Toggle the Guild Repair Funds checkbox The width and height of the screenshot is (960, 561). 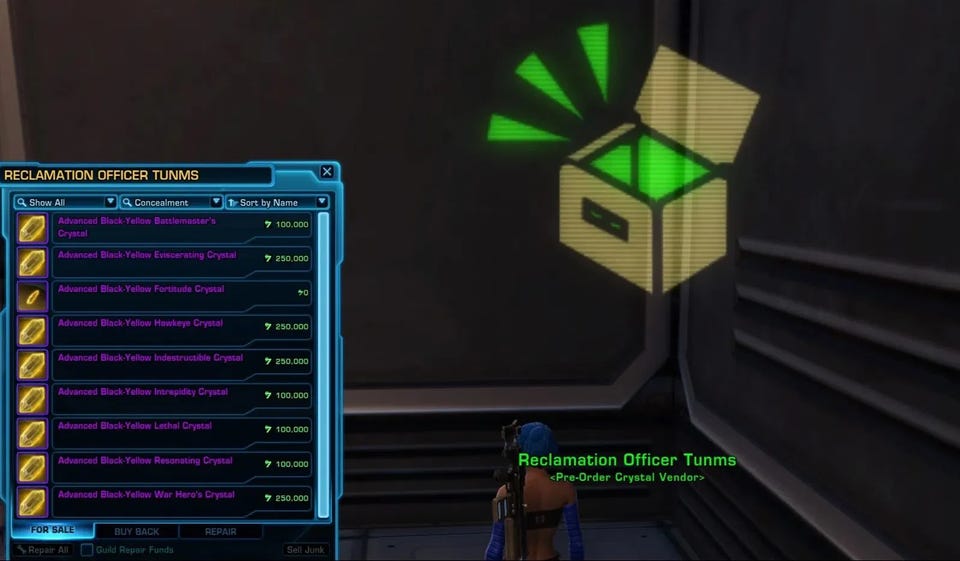tap(87, 550)
